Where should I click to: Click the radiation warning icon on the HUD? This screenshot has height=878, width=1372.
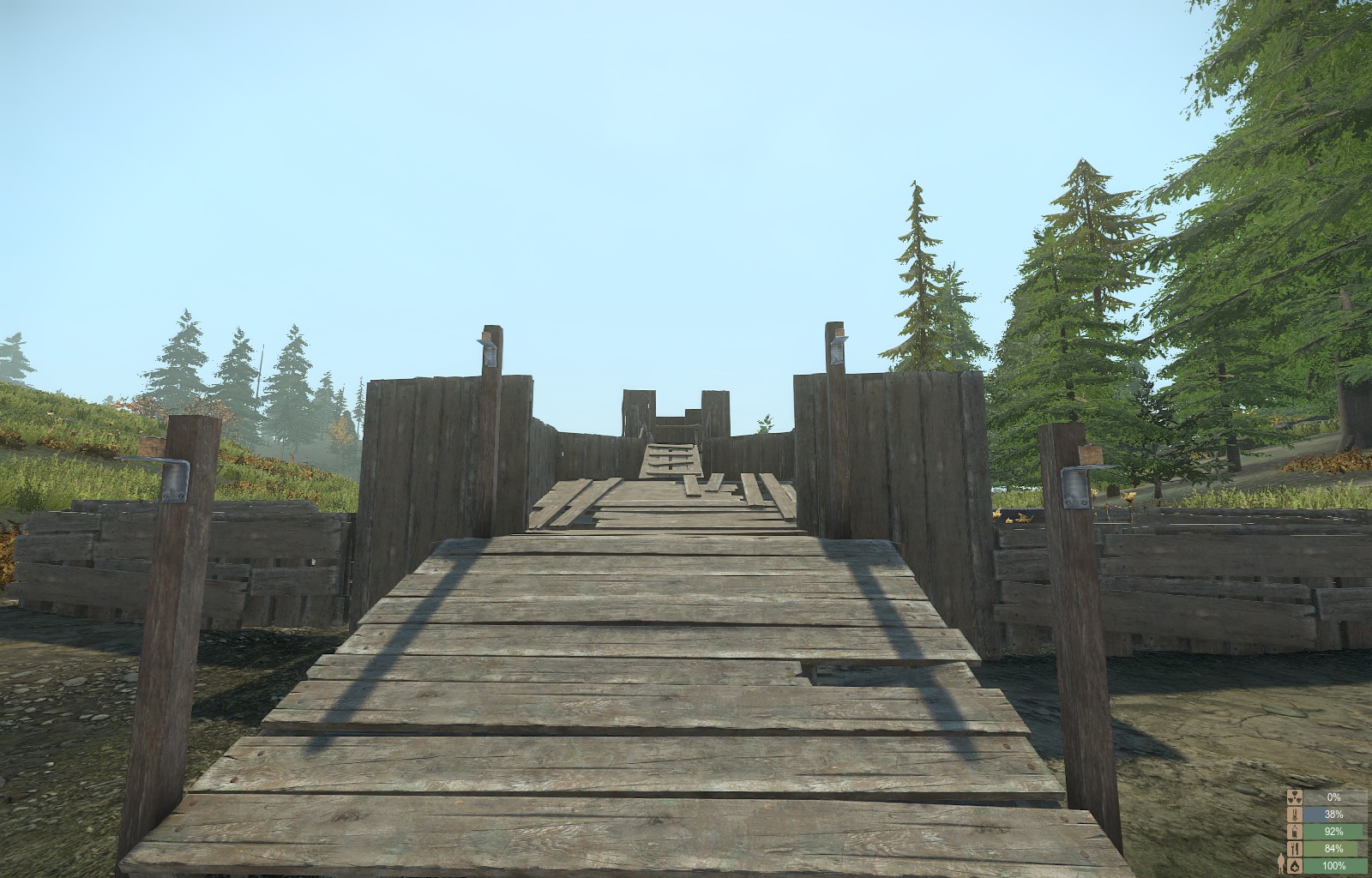[x=1295, y=797]
